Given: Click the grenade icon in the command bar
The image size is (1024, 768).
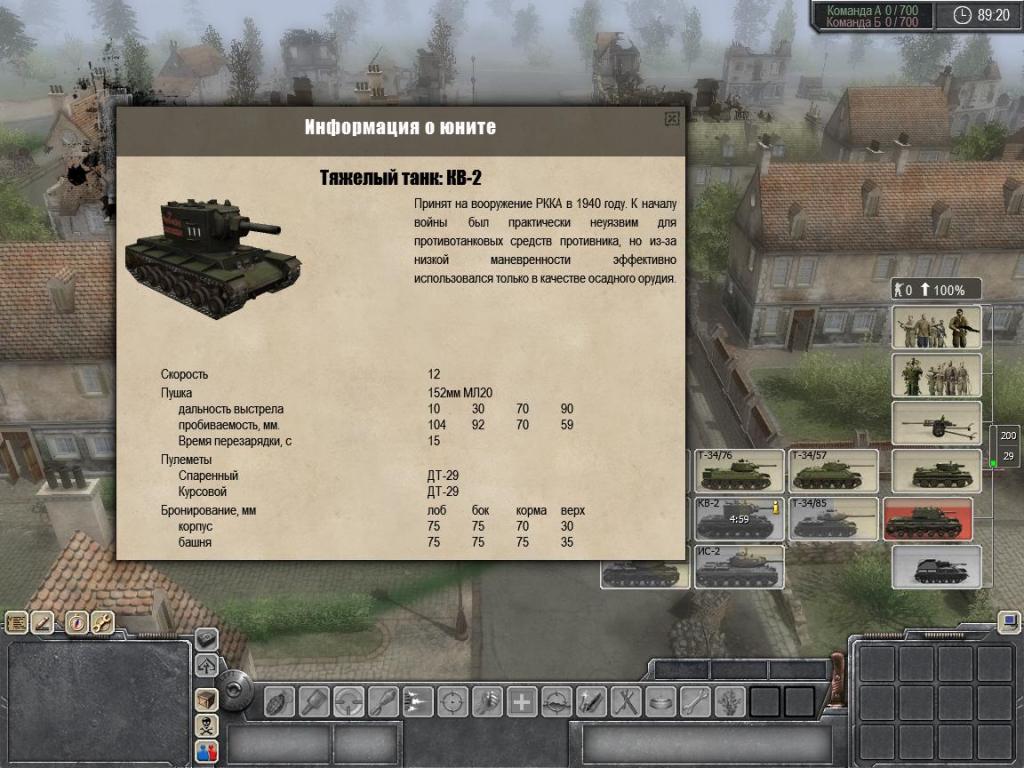Looking at the screenshot, I should pyautogui.click(x=280, y=701).
